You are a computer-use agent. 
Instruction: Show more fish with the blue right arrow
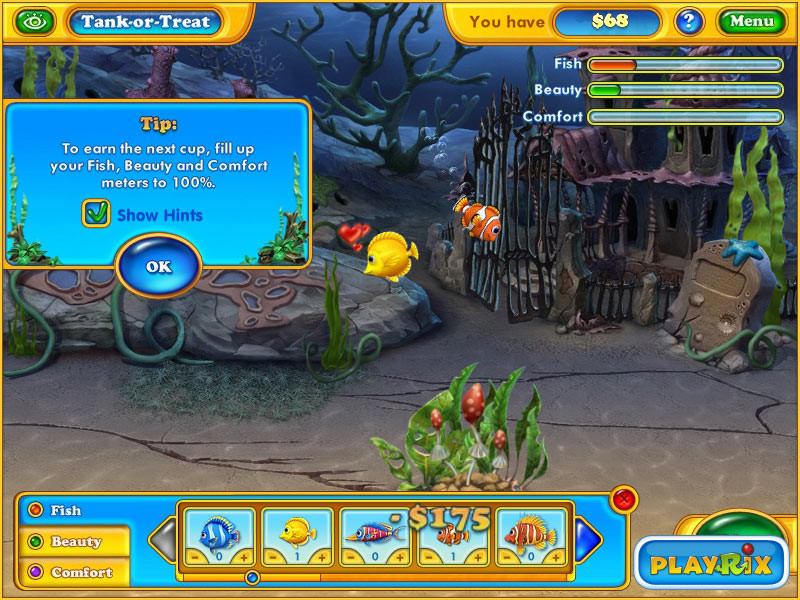coord(589,540)
